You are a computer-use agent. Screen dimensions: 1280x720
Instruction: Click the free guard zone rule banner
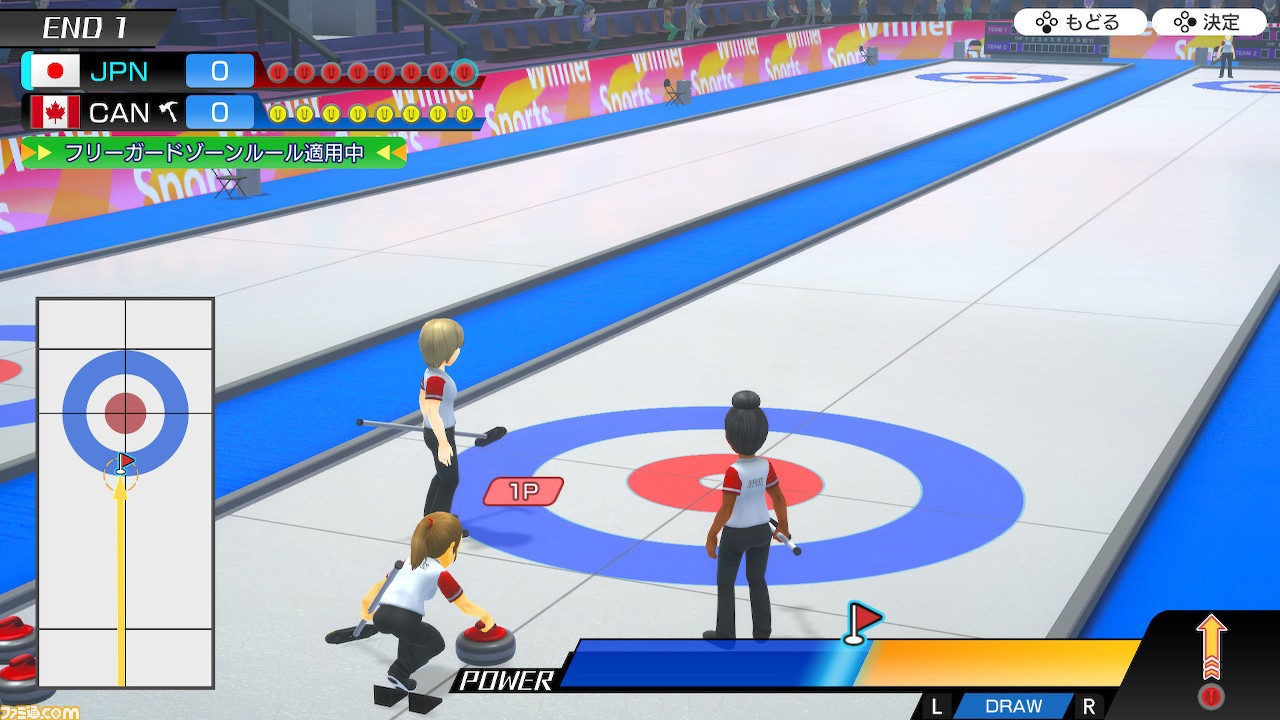coord(214,153)
